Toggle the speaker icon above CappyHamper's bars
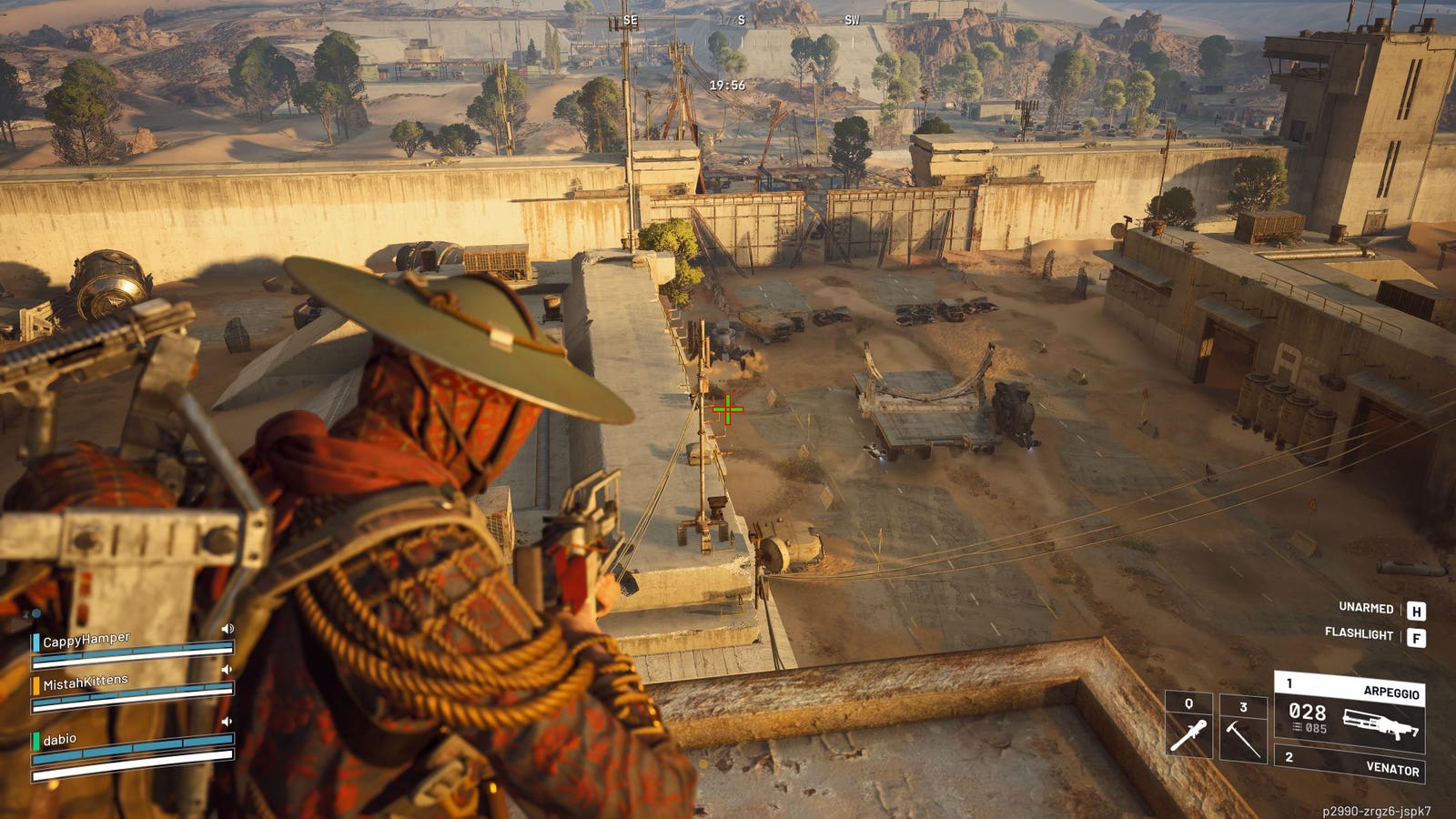This screenshot has height=819, width=1456. click(227, 629)
